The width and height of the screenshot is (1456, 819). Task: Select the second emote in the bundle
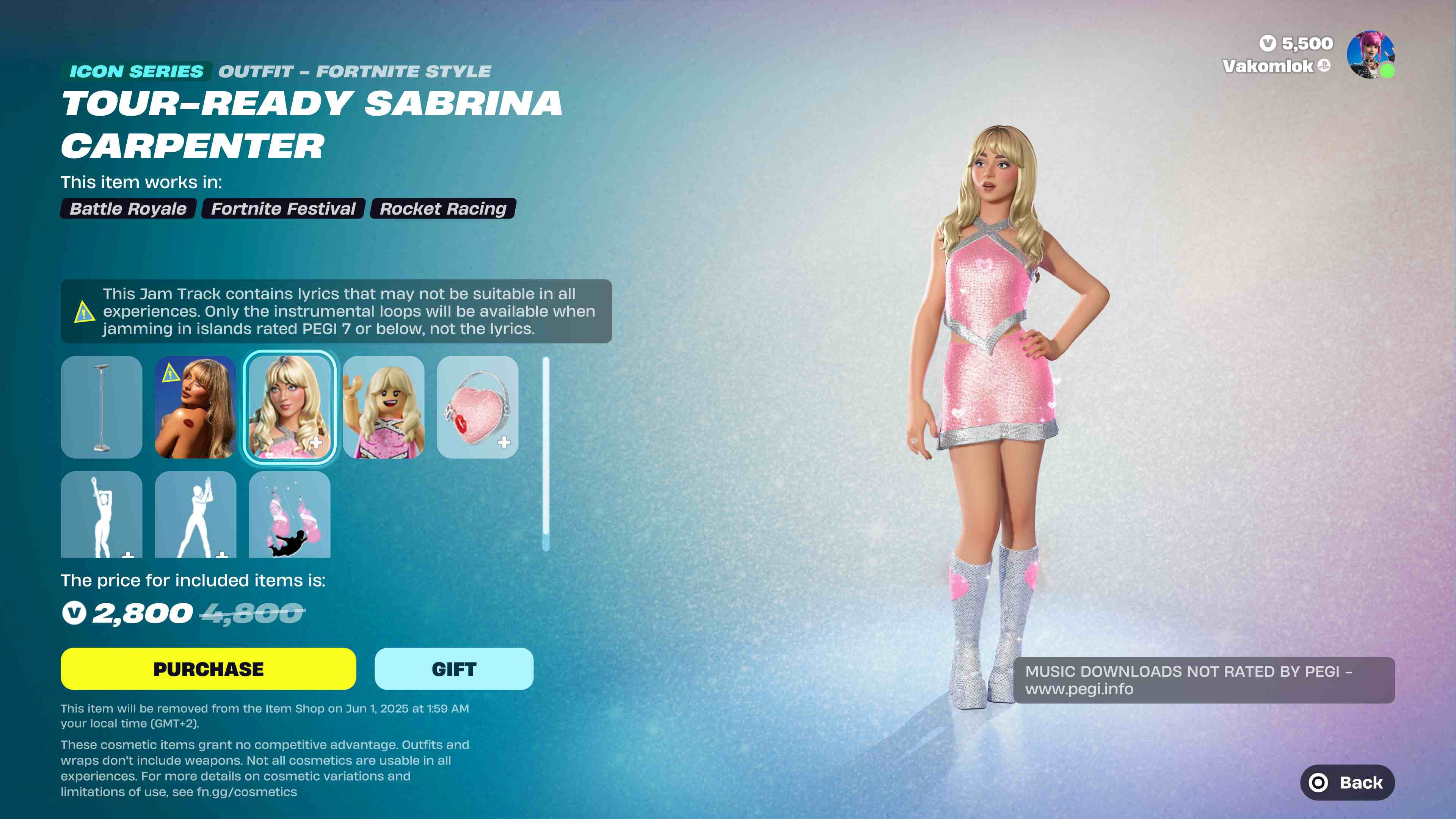[x=196, y=516]
